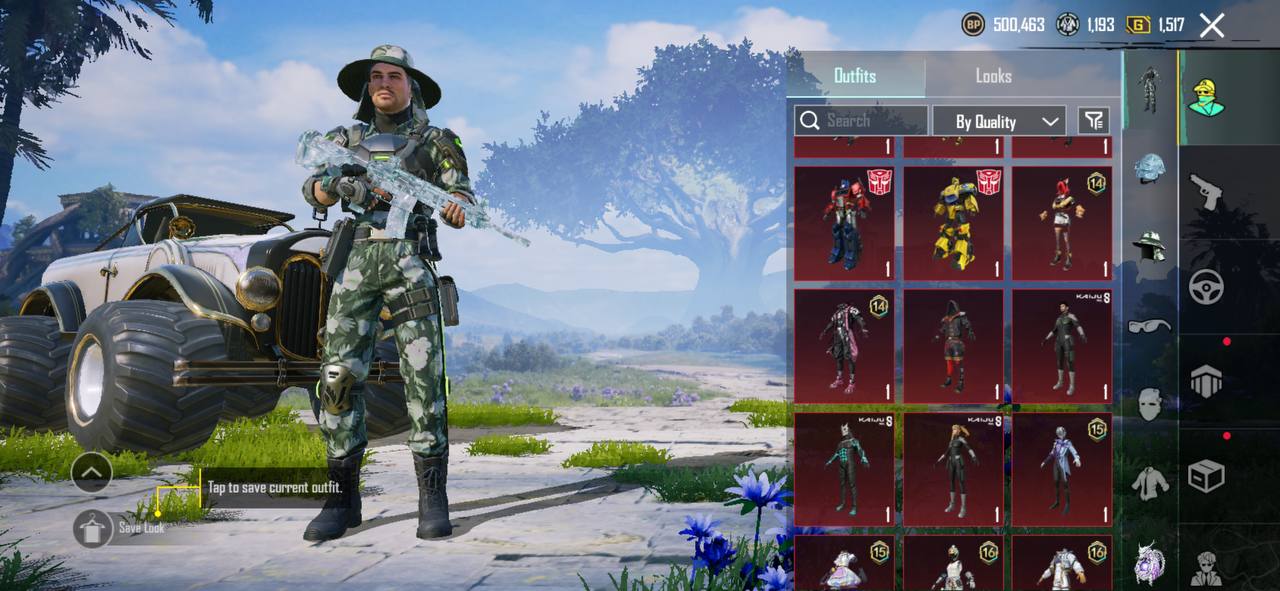The height and width of the screenshot is (591, 1280).
Task: Select the pink-striped level 14 outfit
Action: click(844, 345)
